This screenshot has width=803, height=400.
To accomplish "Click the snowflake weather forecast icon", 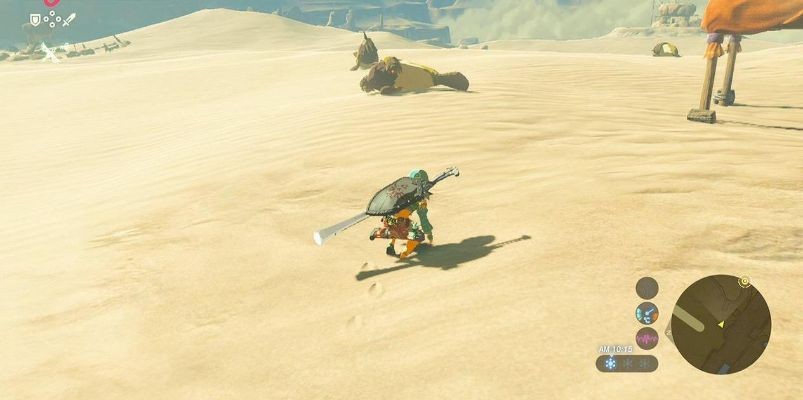I will pyautogui.click(x=610, y=363).
